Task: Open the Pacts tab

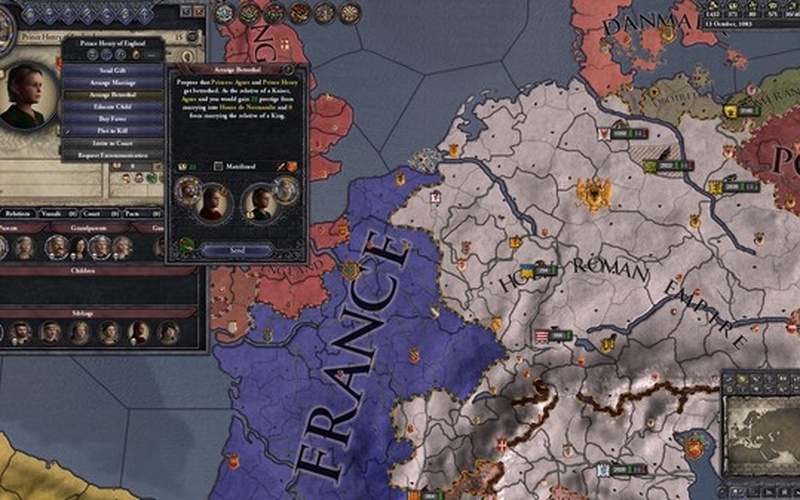Action: (x=131, y=213)
